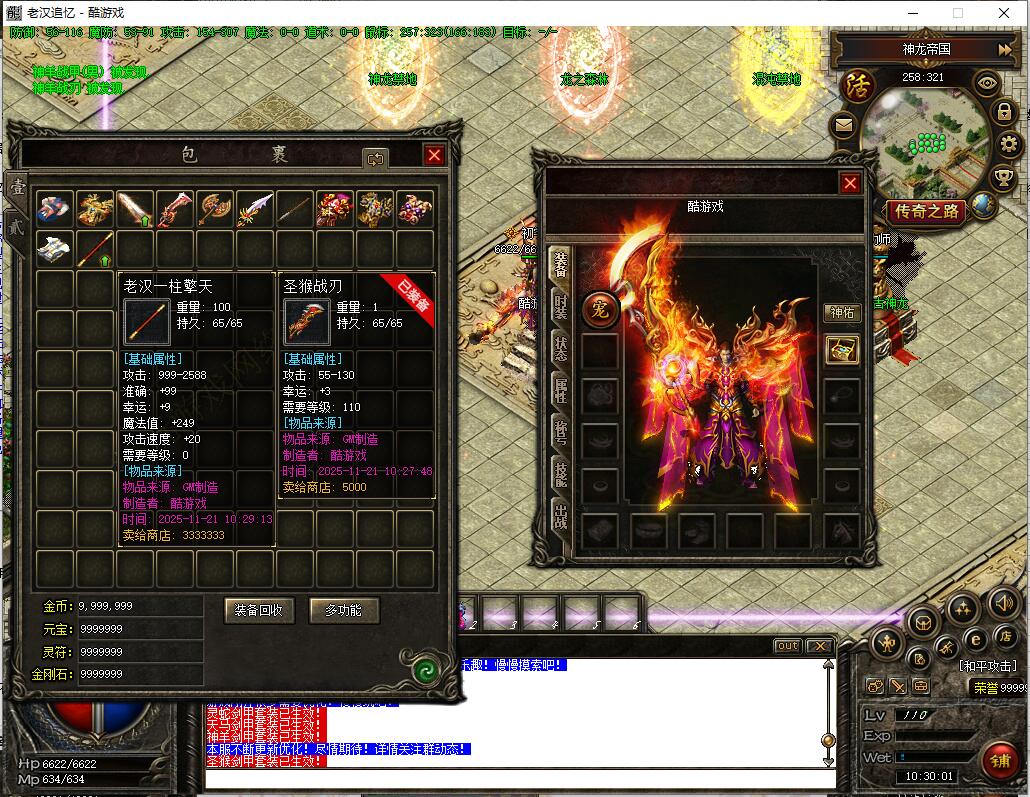Show the 技能 skills tab
The width and height of the screenshot is (1030, 797).
[560, 474]
